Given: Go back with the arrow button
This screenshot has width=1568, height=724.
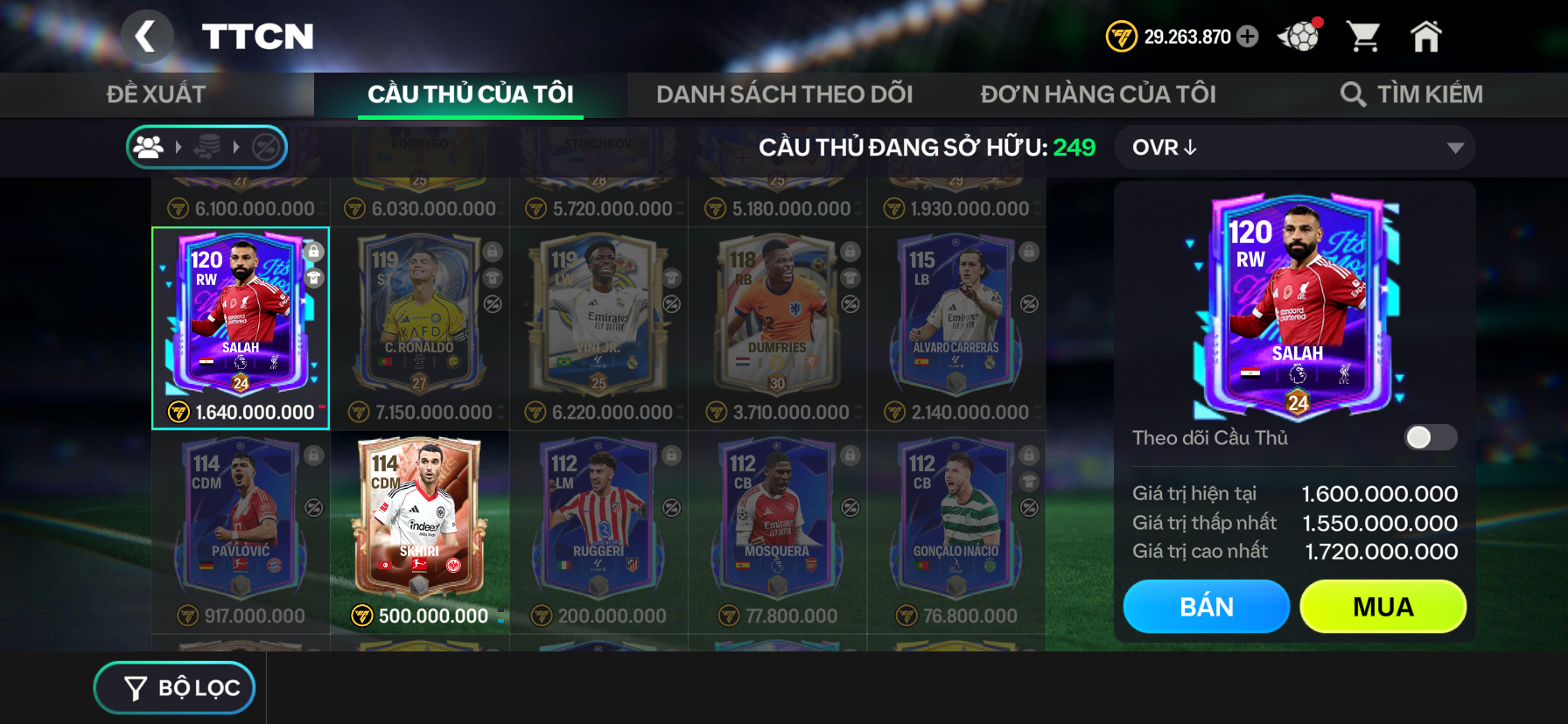Looking at the screenshot, I should (x=146, y=37).
